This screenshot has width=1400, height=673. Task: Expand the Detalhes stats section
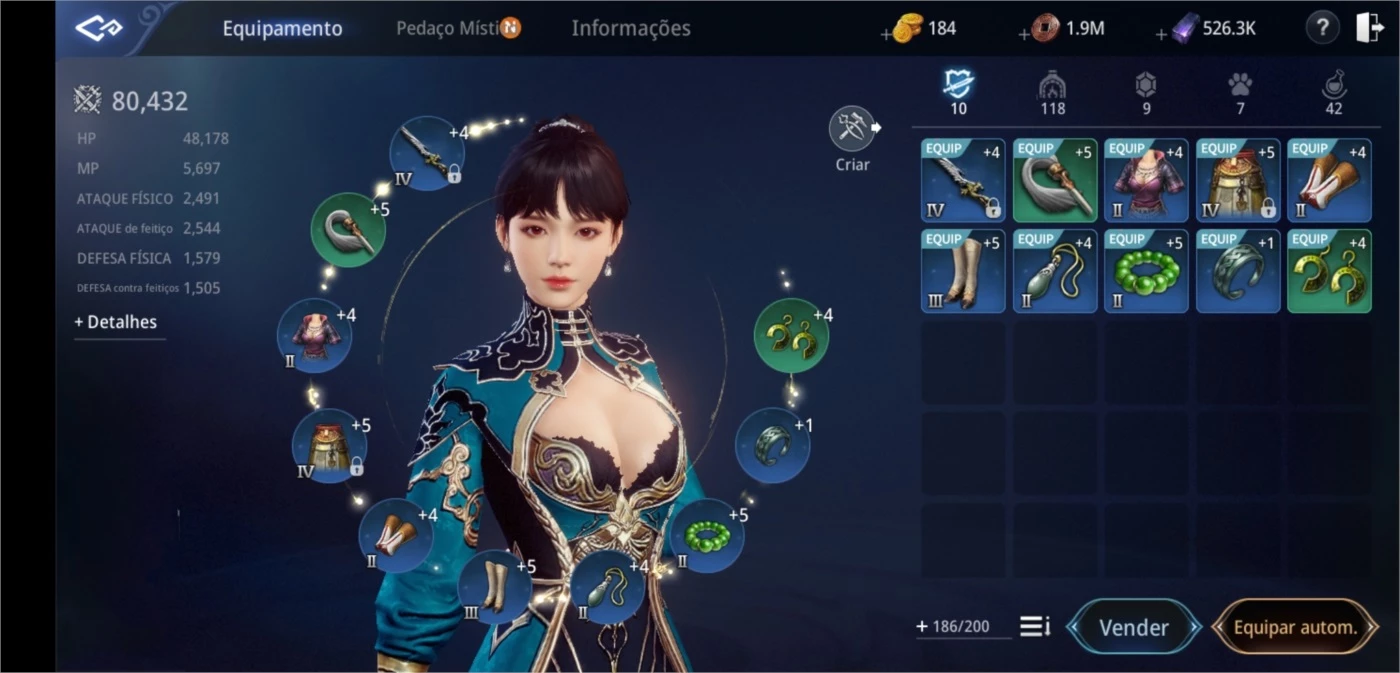point(116,322)
